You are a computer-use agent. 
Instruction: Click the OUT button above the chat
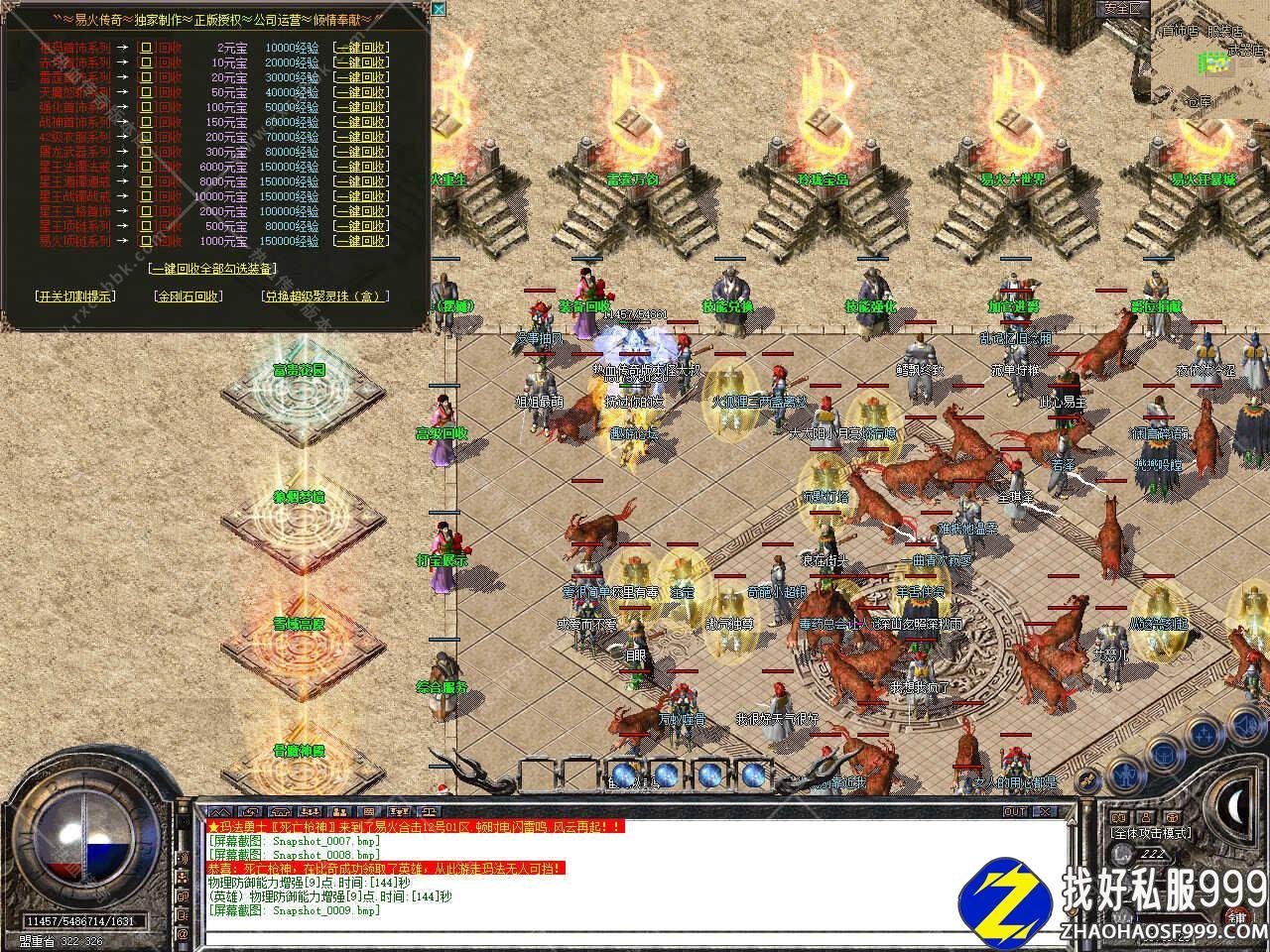[1015, 811]
